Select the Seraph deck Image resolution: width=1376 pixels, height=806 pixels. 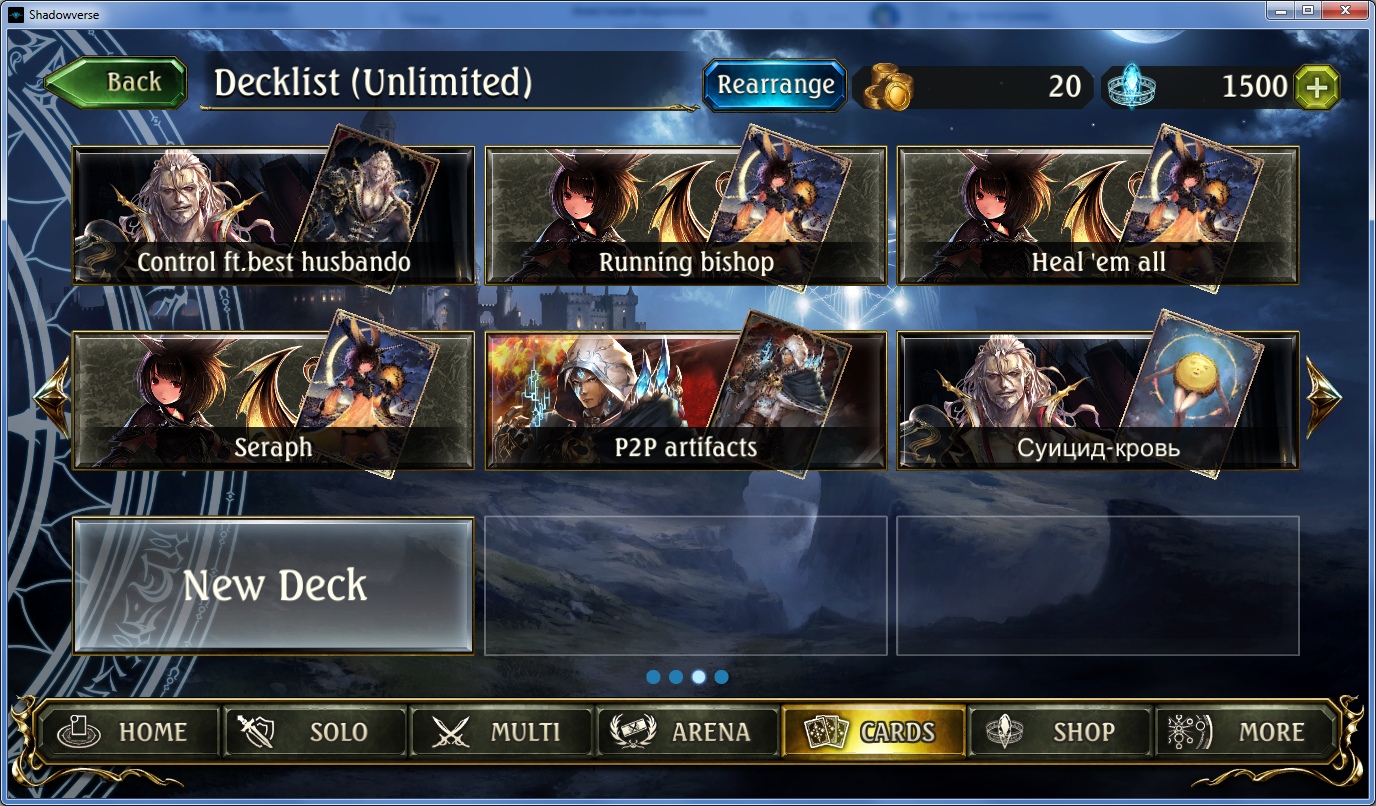click(x=272, y=401)
